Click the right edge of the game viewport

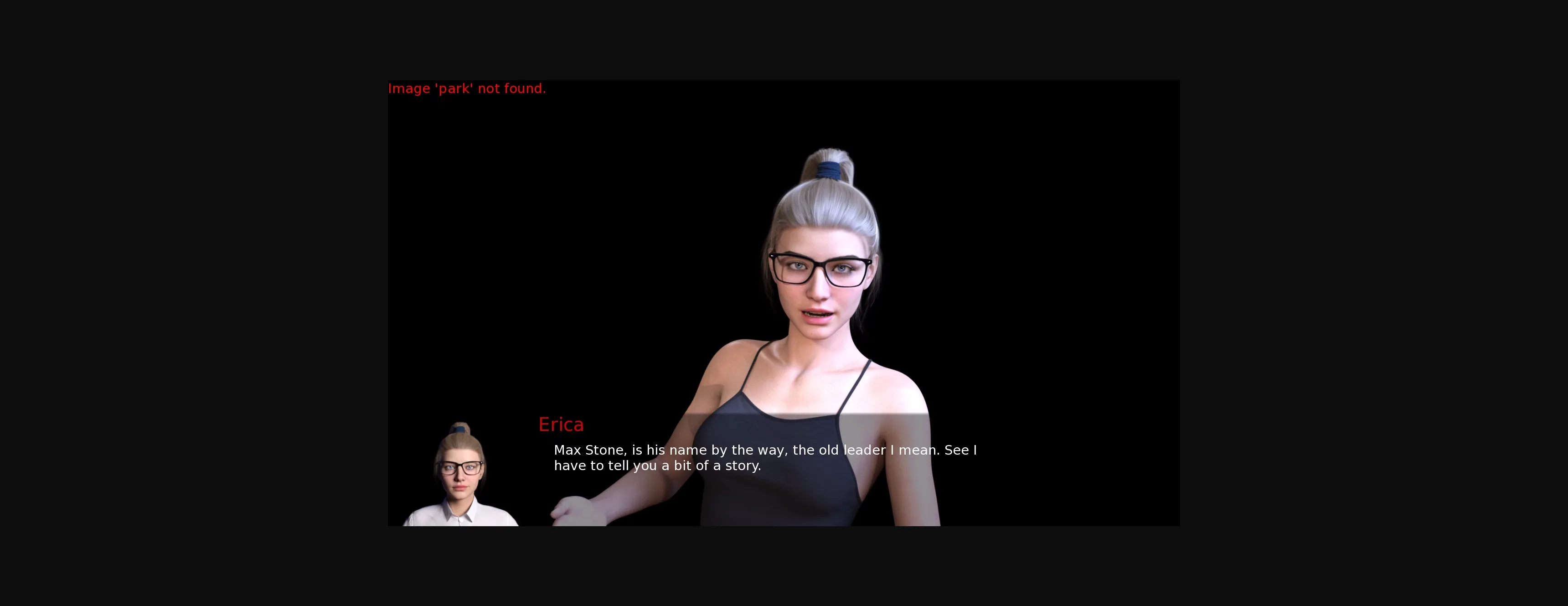pyautogui.click(x=1175, y=305)
